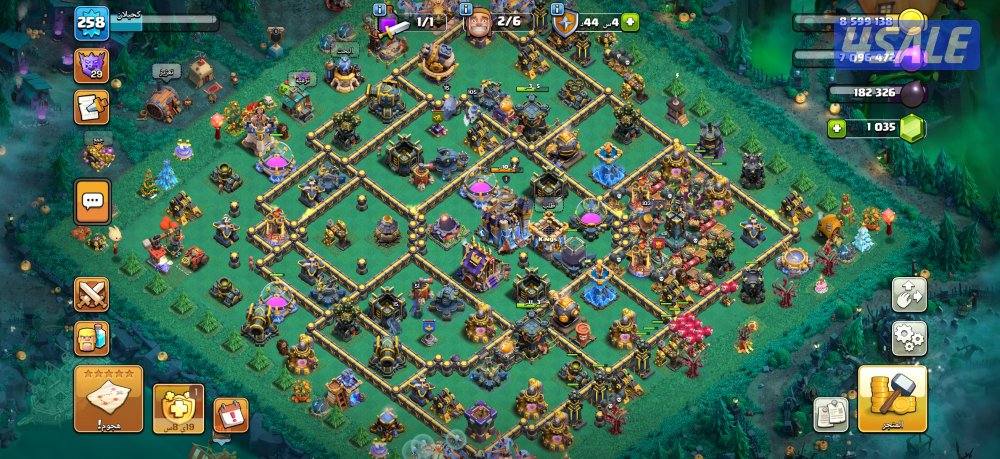Viewport: 1000px width, 459px height.
Task: Open the army training barbarian button
Action: point(91,338)
